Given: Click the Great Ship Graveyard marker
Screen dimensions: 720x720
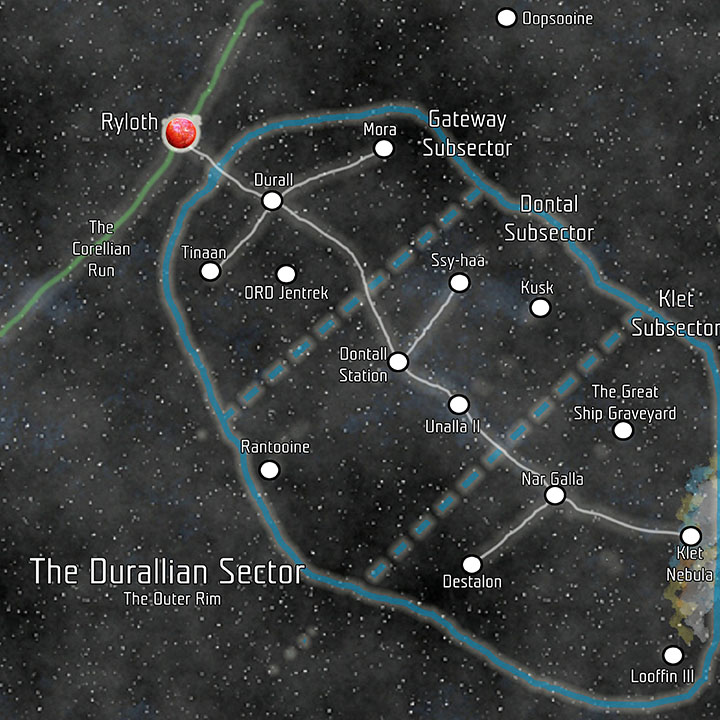Looking at the screenshot, I should (x=623, y=430).
